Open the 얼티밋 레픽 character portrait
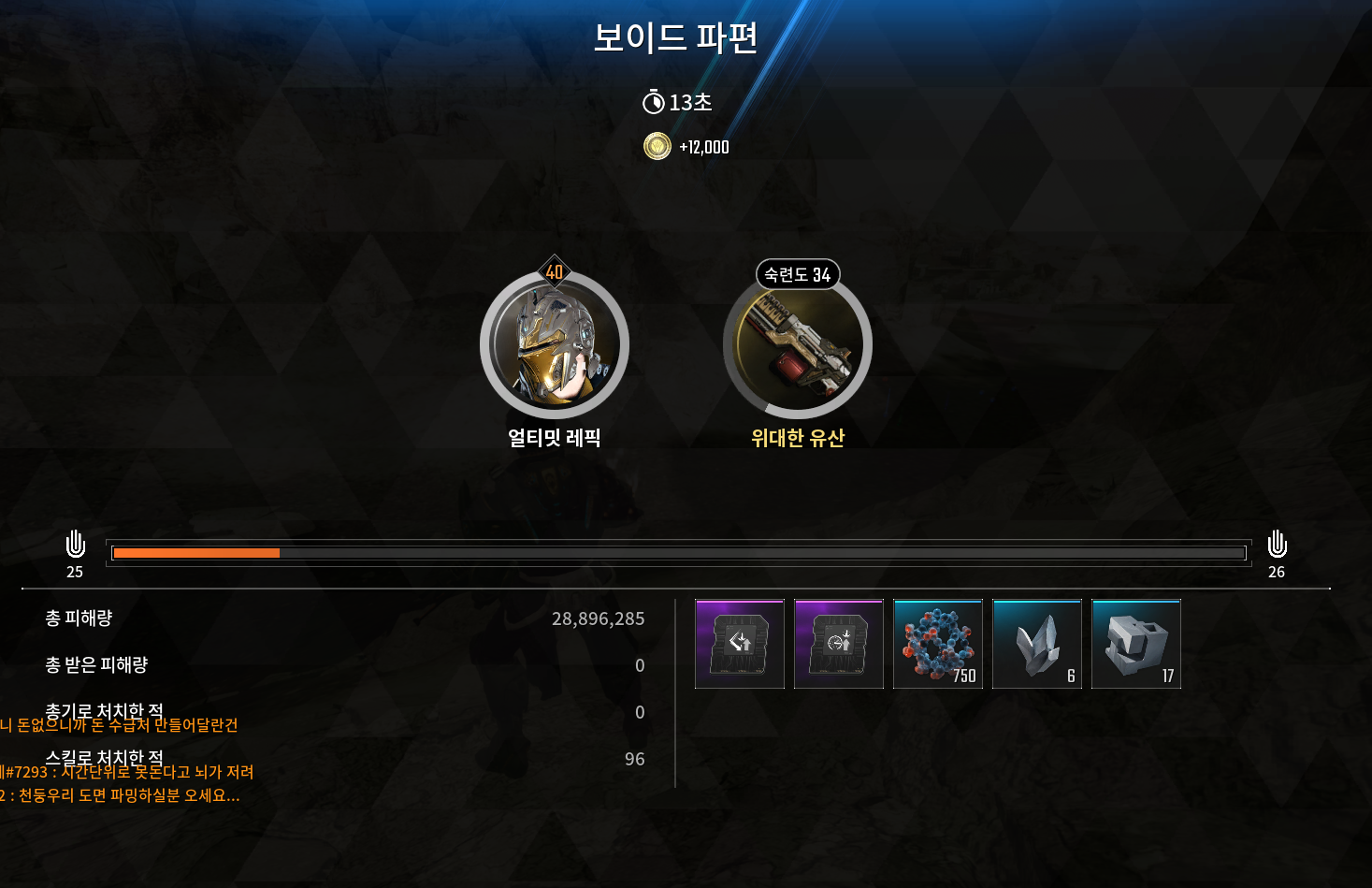This screenshot has width=1372, height=888. pos(555,344)
